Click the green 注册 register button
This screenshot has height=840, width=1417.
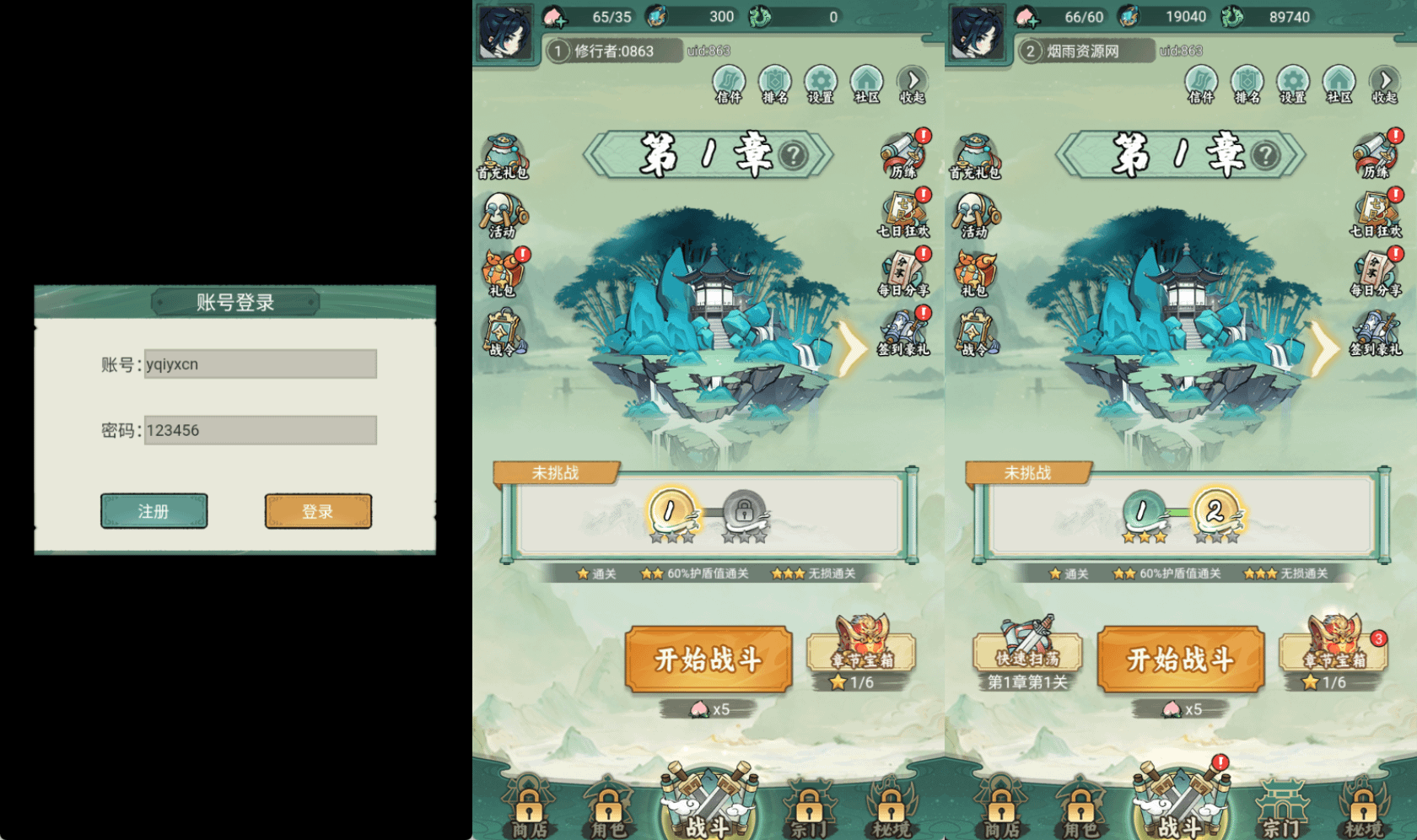154,511
